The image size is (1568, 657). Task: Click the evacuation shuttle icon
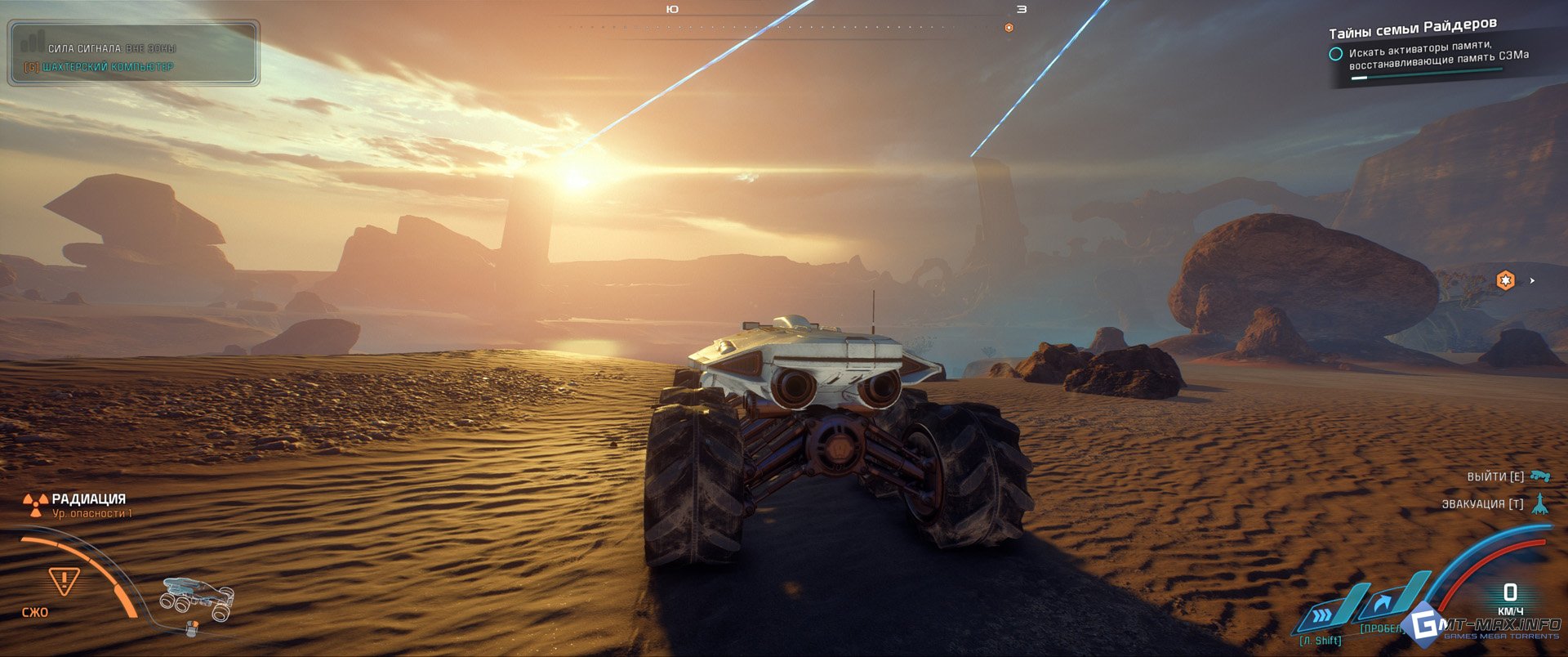1540,503
